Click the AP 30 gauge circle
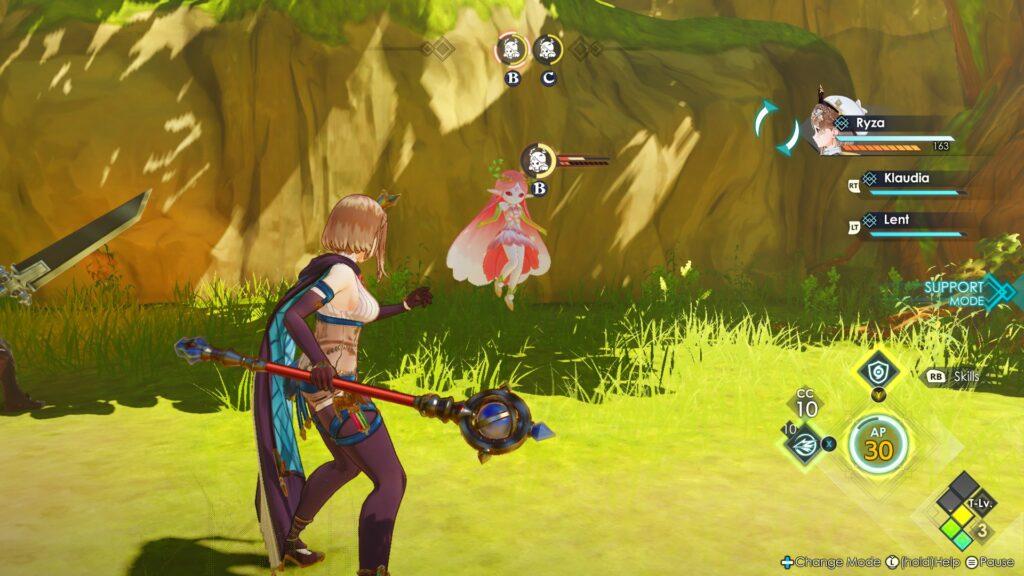The width and height of the screenshot is (1024, 576). (x=879, y=445)
